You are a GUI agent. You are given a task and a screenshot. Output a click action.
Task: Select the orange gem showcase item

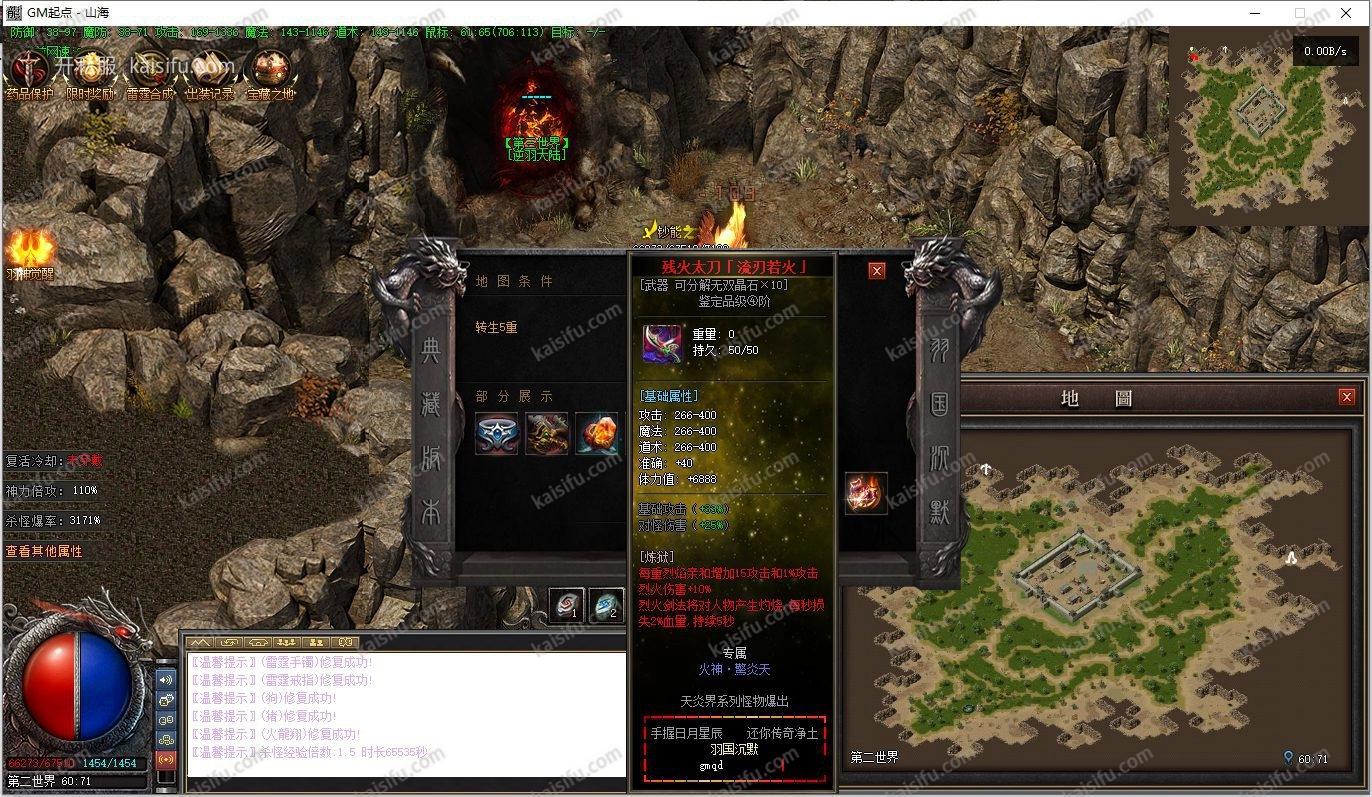coord(597,434)
